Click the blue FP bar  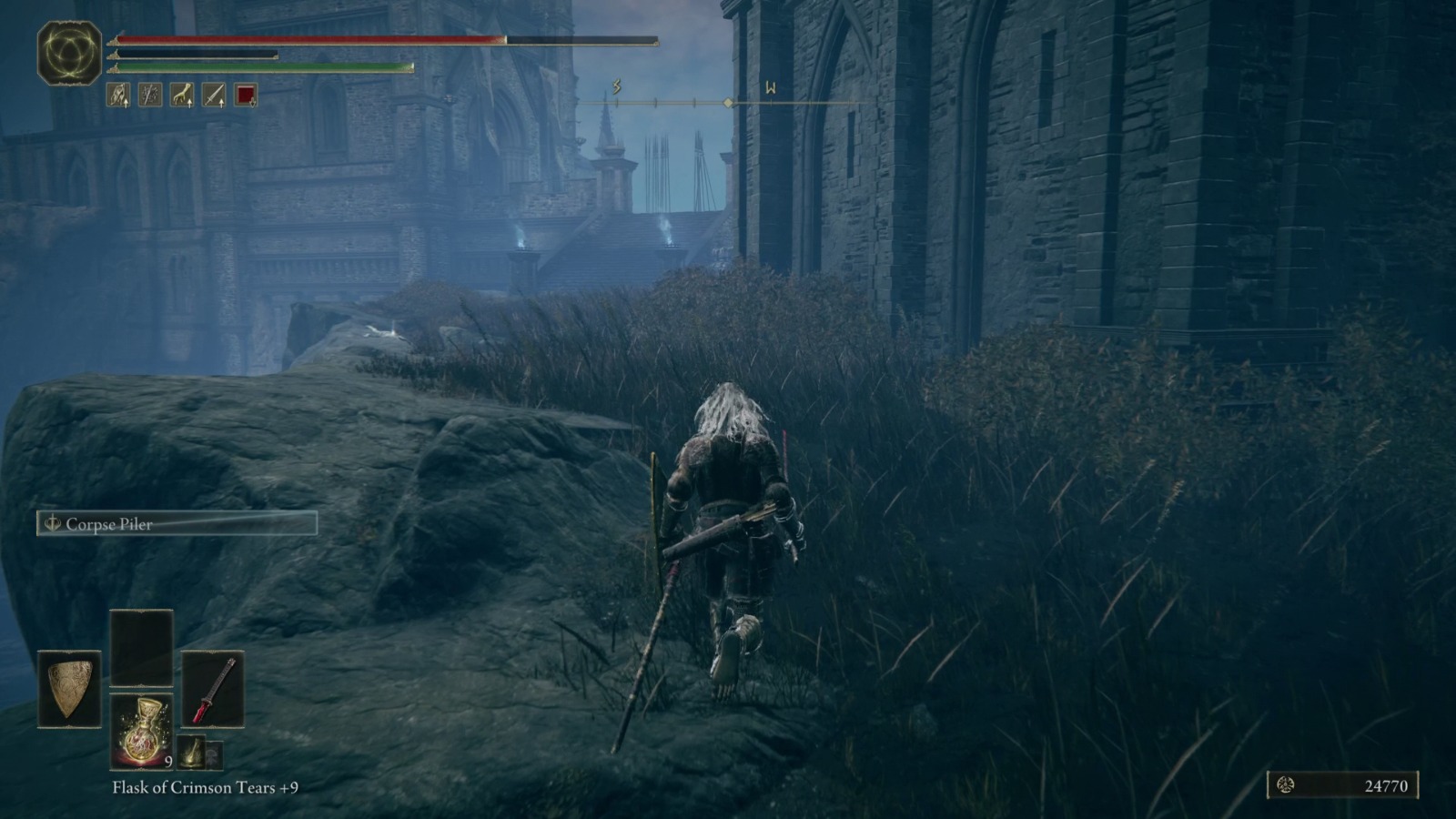(x=191, y=54)
